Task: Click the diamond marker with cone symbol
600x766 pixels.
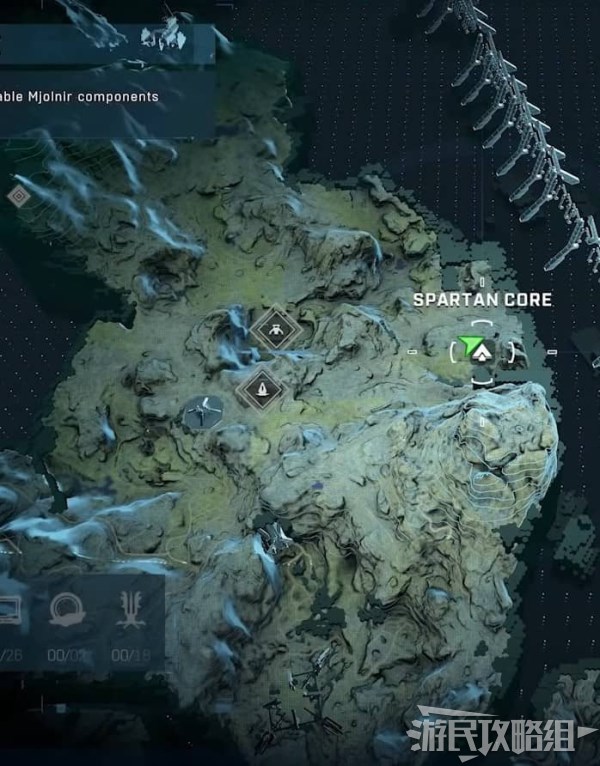Action: (262, 386)
